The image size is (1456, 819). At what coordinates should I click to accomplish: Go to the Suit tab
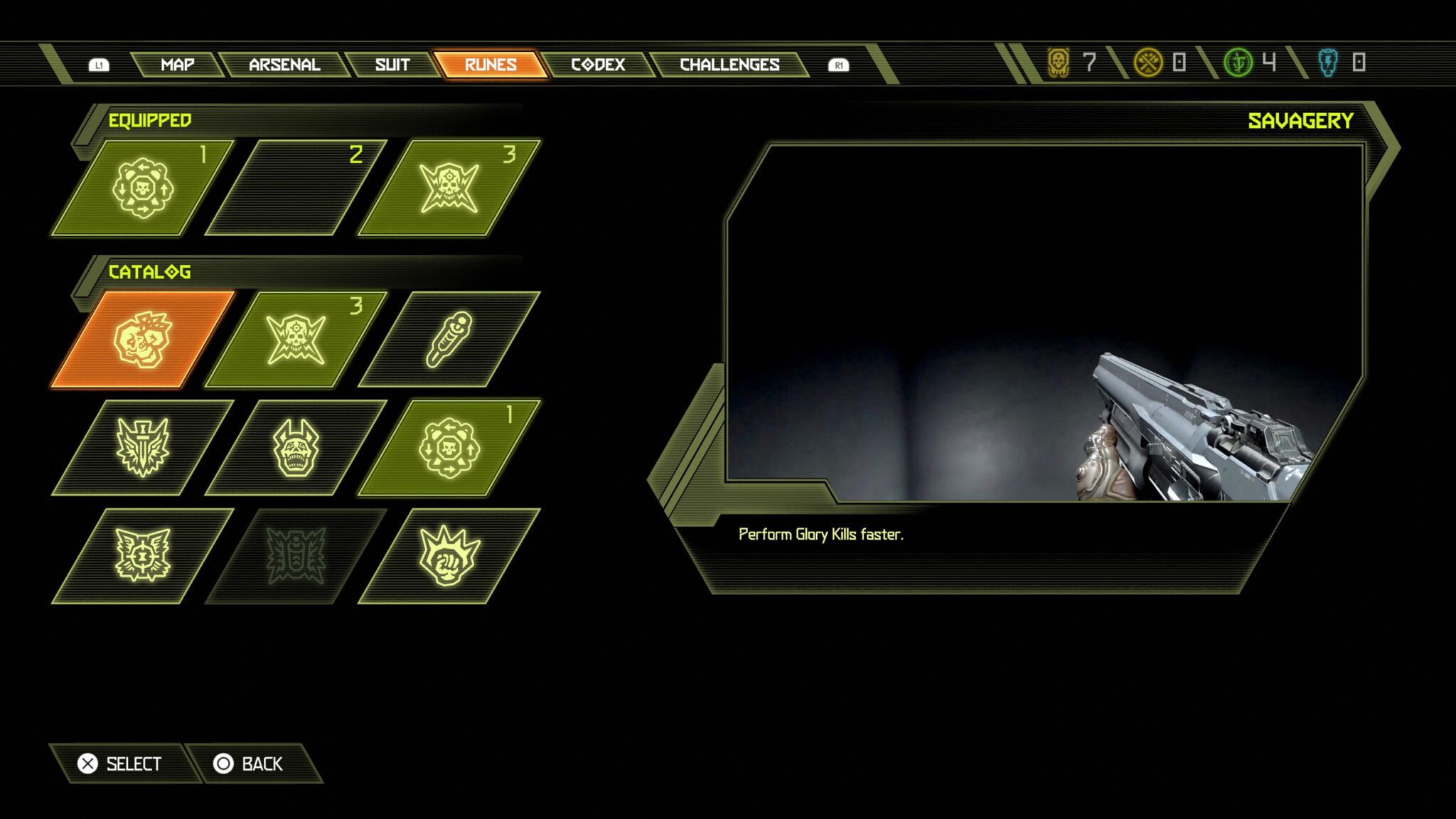392,65
